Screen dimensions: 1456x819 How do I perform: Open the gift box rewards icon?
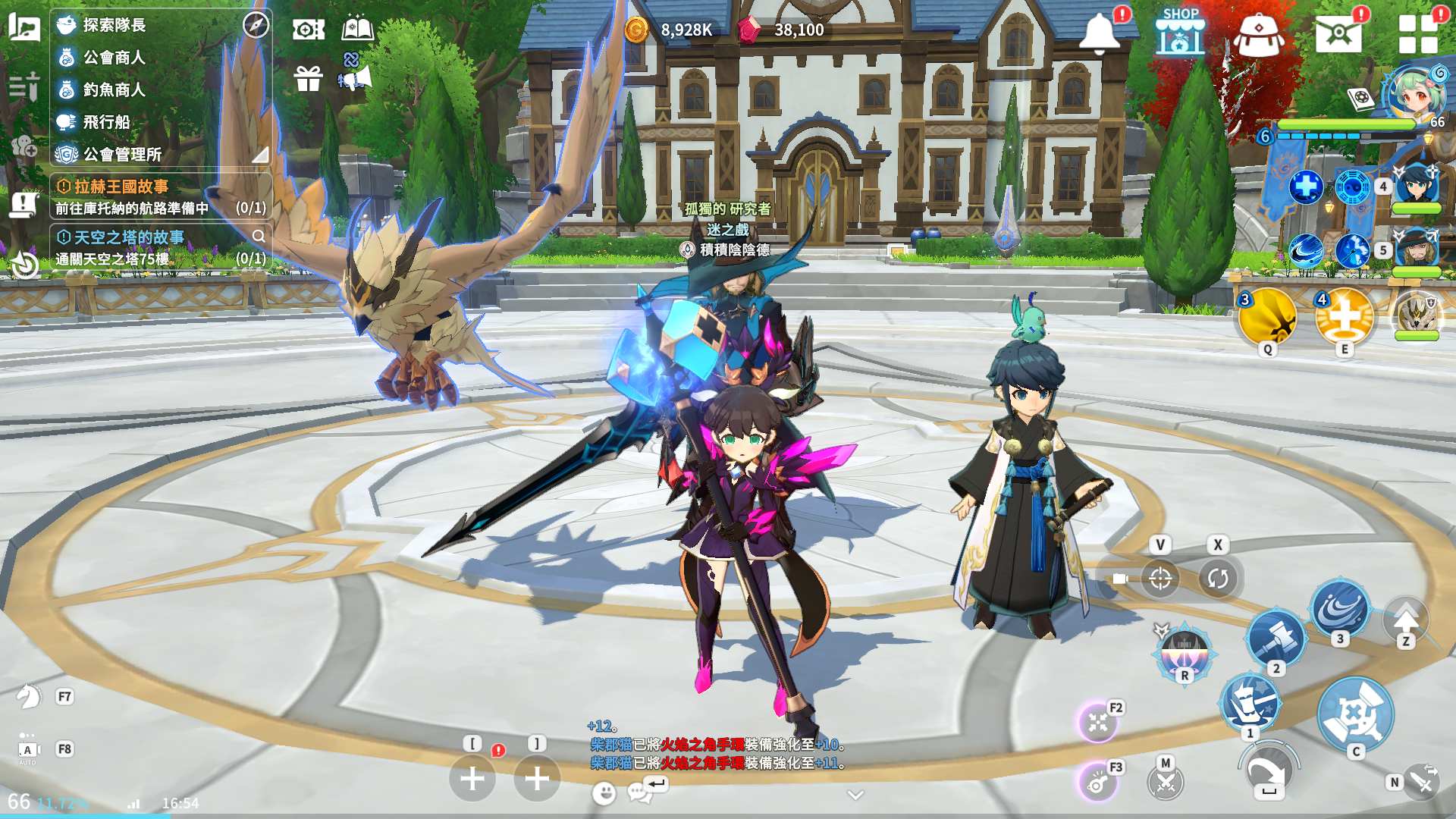(309, 78)
